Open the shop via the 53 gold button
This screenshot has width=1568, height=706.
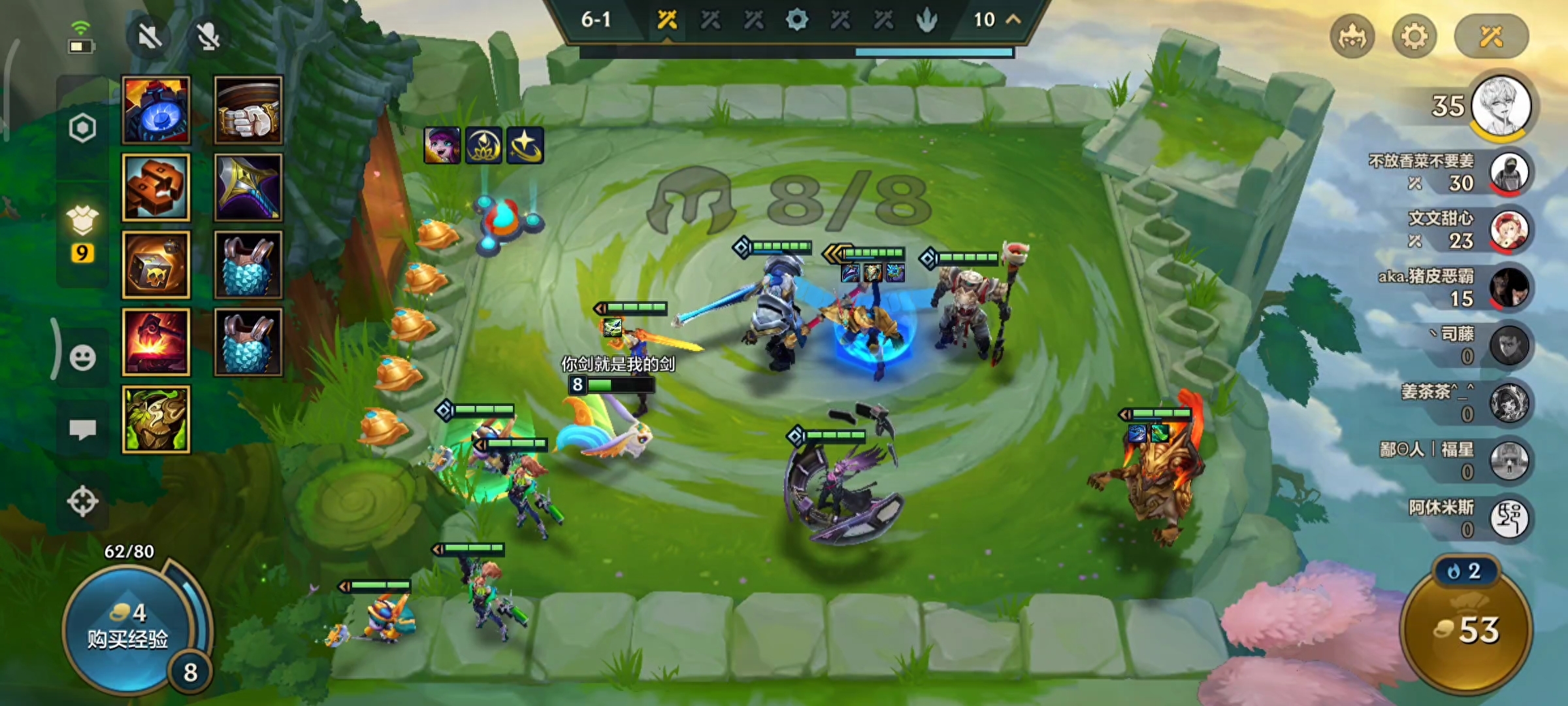click(x=1467, y=630)
